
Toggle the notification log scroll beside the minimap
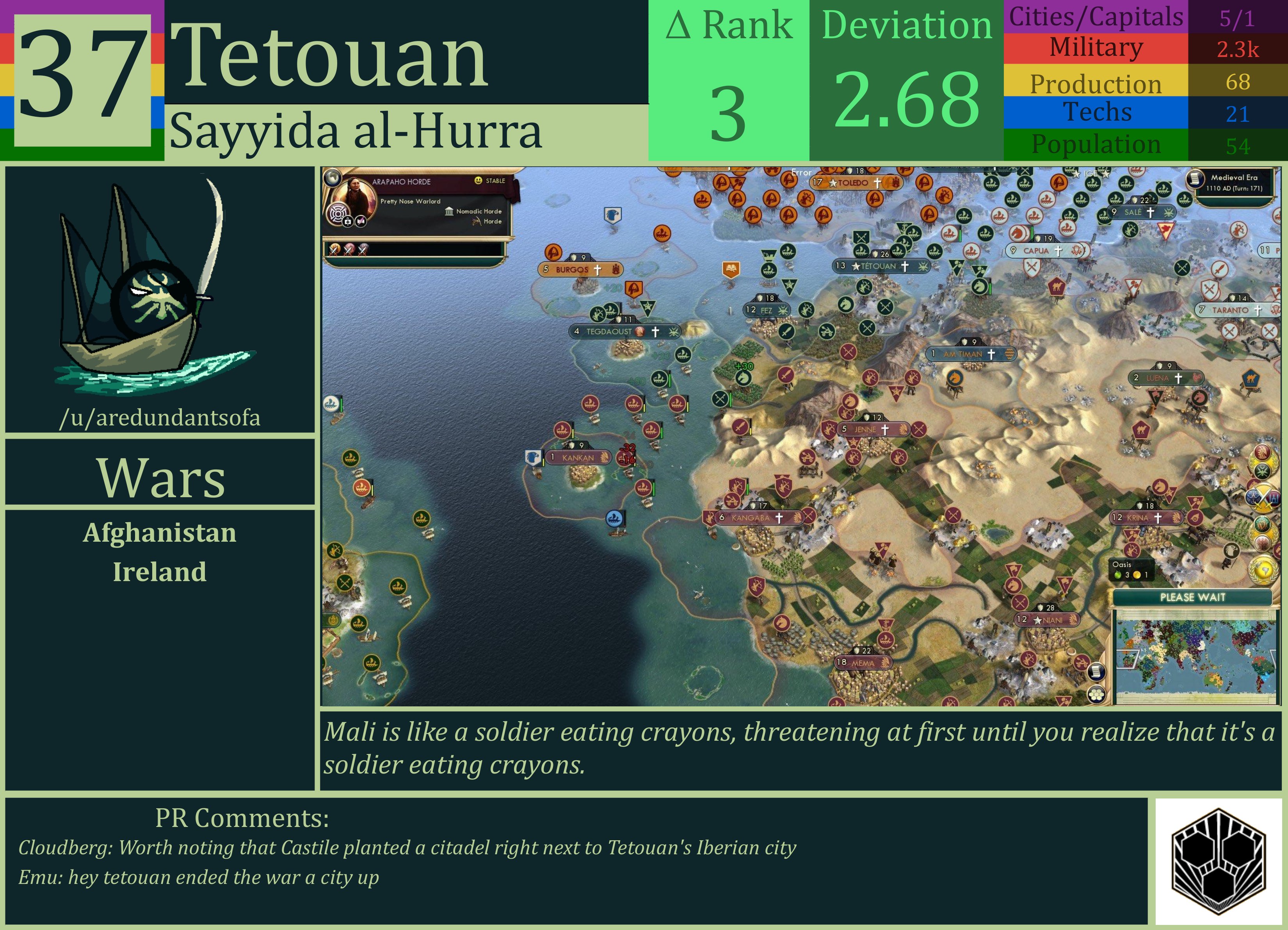(1097, 672)
